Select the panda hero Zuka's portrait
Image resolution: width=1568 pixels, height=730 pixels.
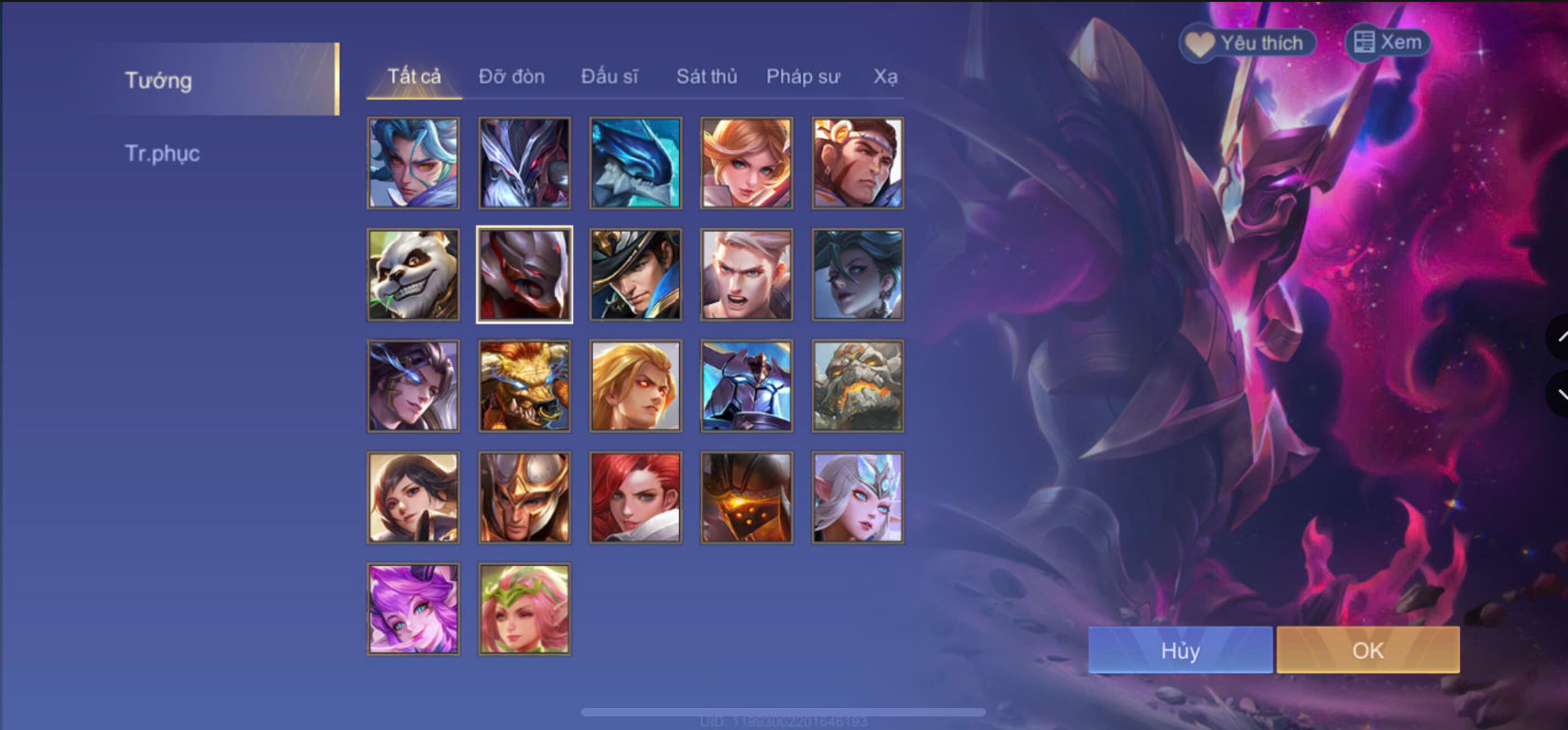(413, 274)
